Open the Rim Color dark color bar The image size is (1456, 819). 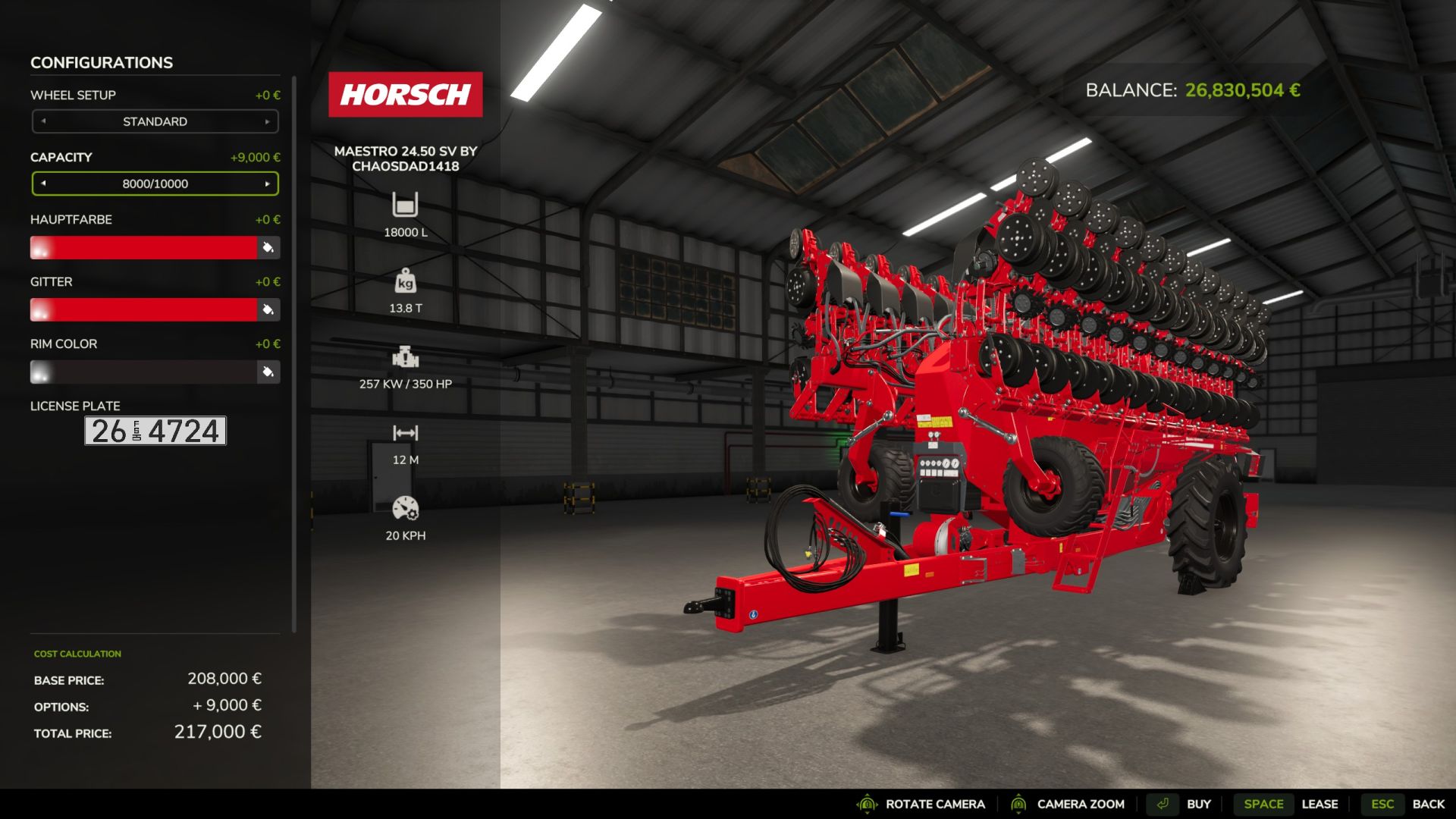[144, 372]
